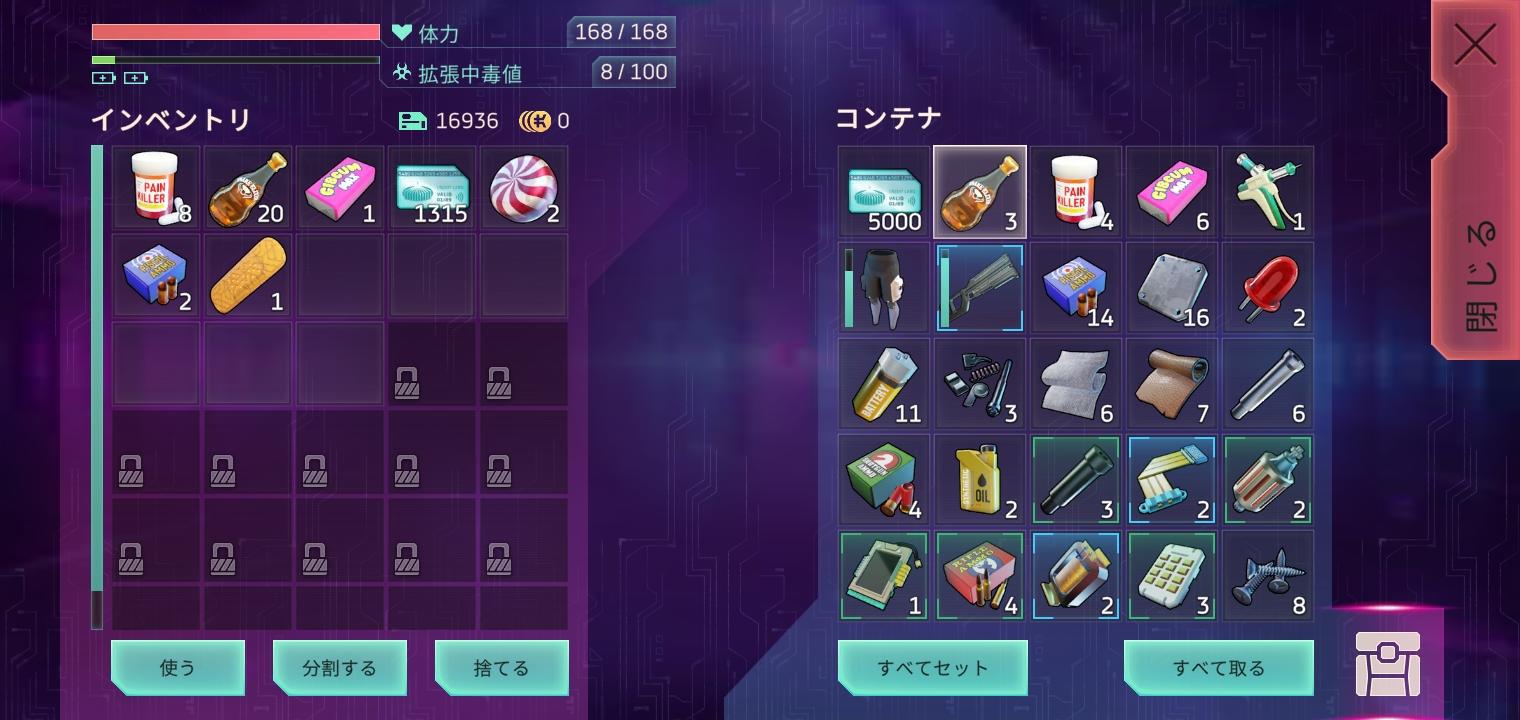1520x720 pixels.
Task: Select the shotgun in the container
Action: pyautogui.click(x=979, y=287)
